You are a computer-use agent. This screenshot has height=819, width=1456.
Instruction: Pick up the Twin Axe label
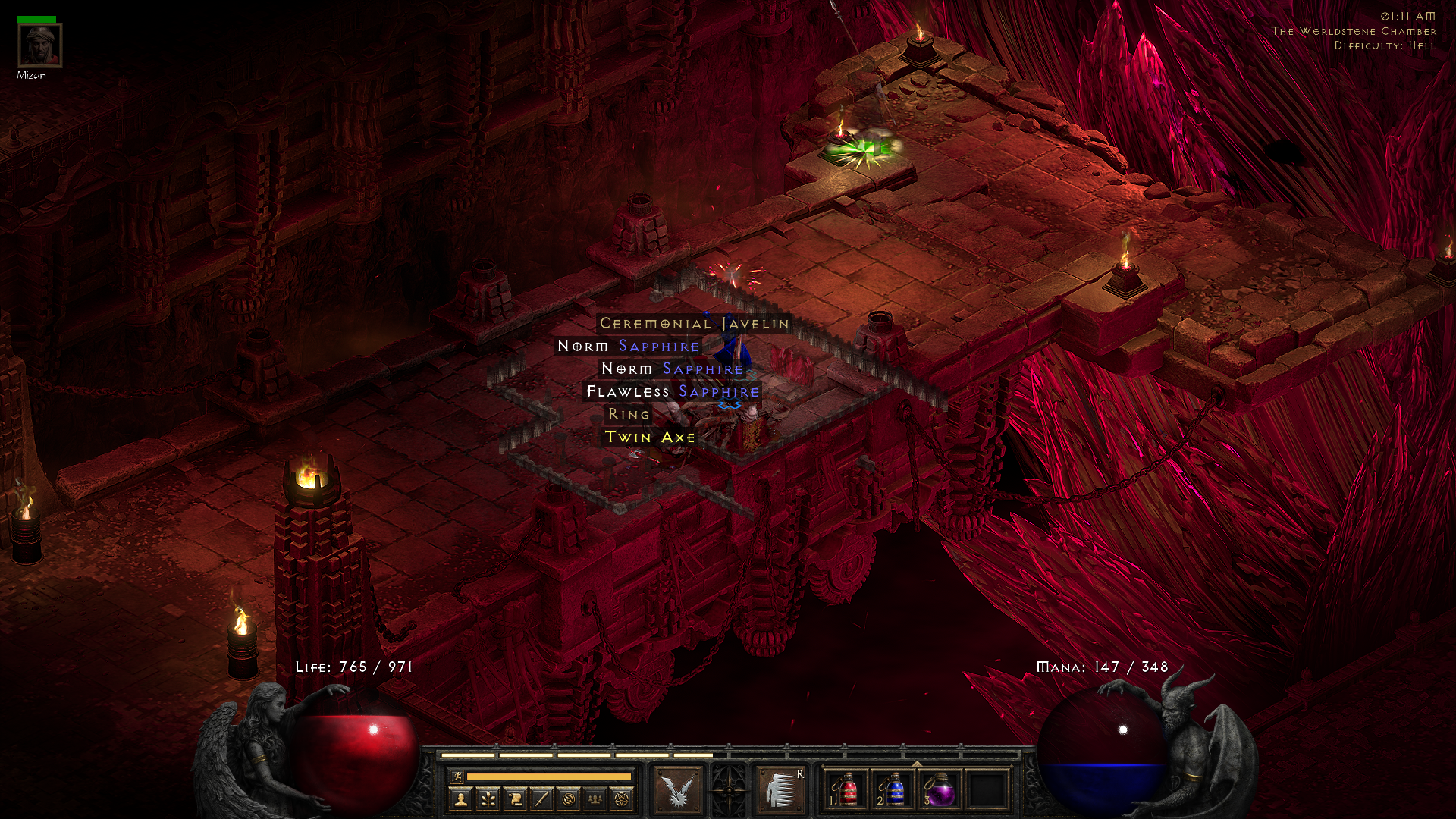click(649, 438)
